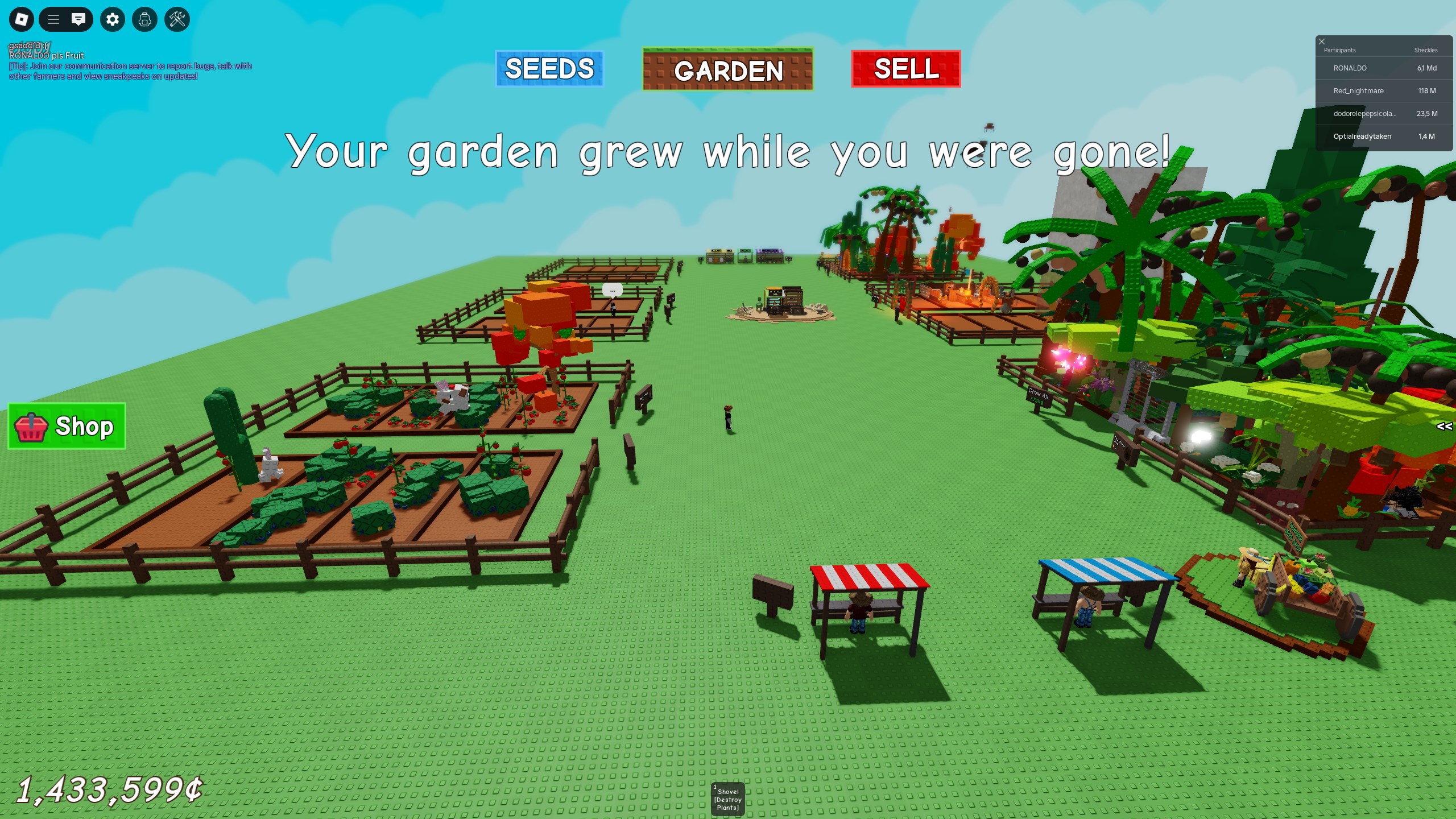Open the chat bubble icon
The width and height of the screenshot is (1456, 819).
pos(79,19)
